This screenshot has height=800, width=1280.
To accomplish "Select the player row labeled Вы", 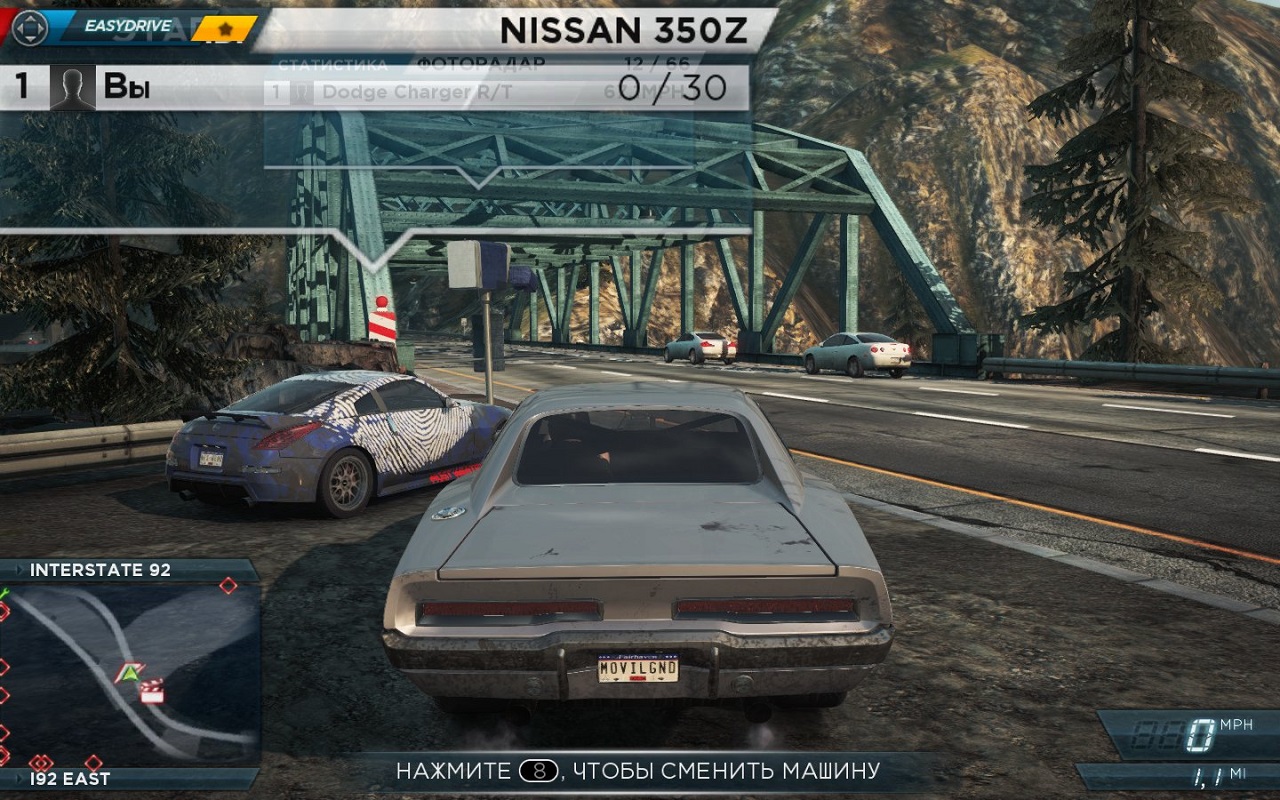I will click(127, 88).
